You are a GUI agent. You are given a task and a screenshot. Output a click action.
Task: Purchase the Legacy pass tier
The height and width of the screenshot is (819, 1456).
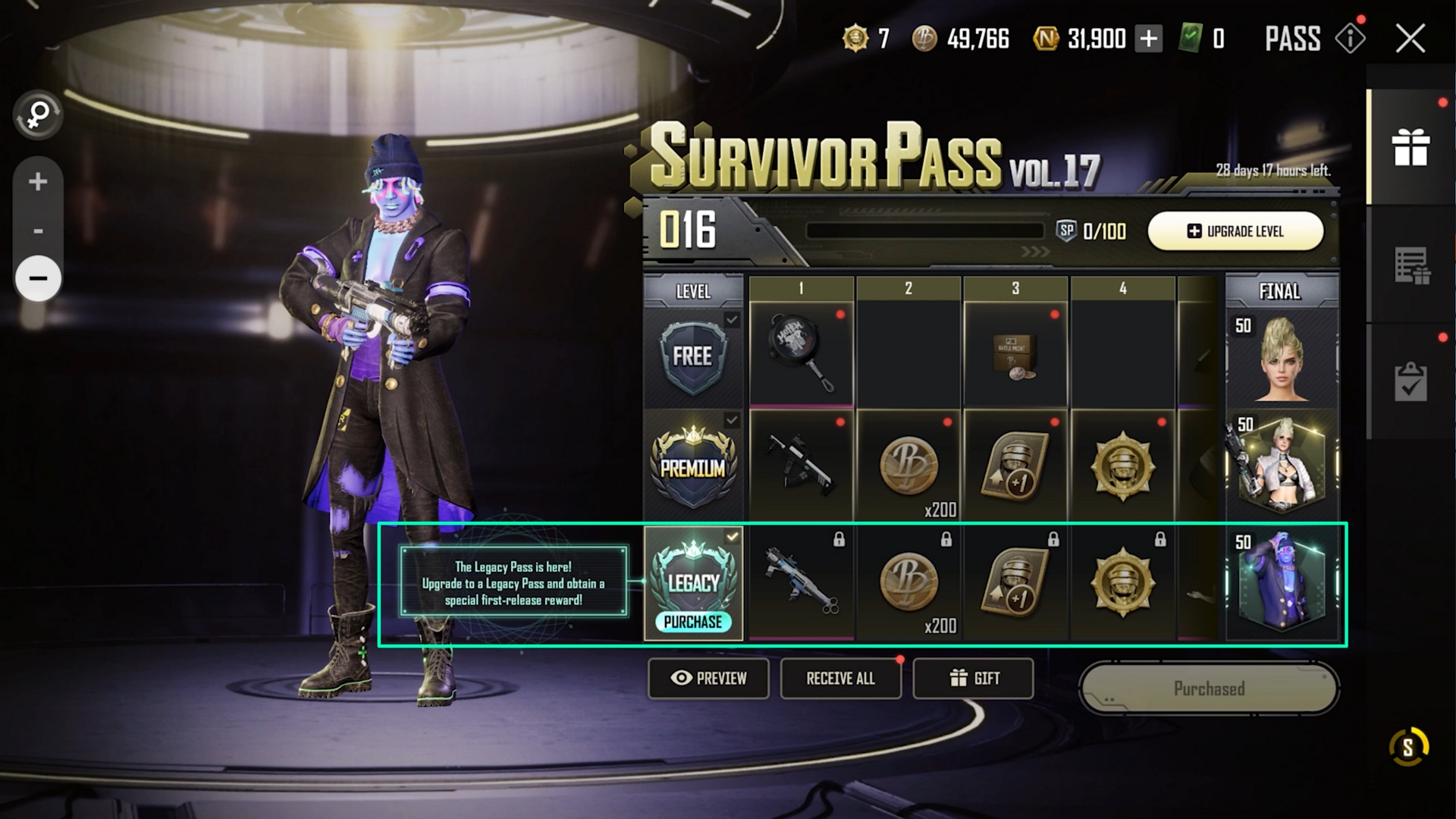(693, 622)
